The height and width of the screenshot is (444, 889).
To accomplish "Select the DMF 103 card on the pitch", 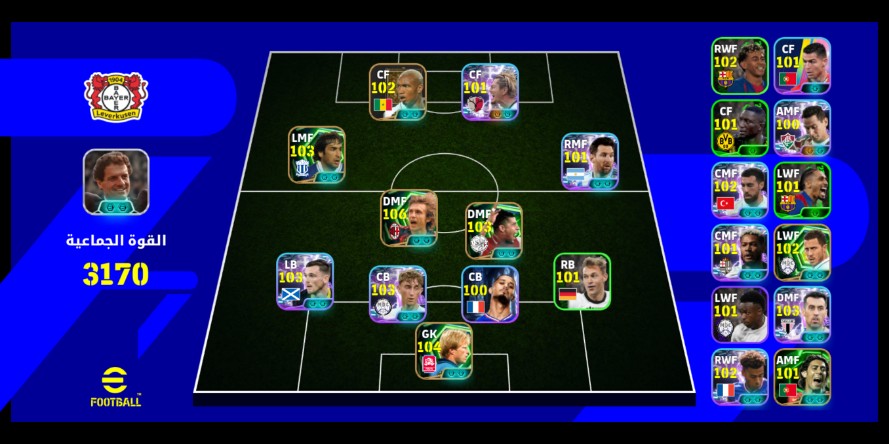I will [493, 232].
